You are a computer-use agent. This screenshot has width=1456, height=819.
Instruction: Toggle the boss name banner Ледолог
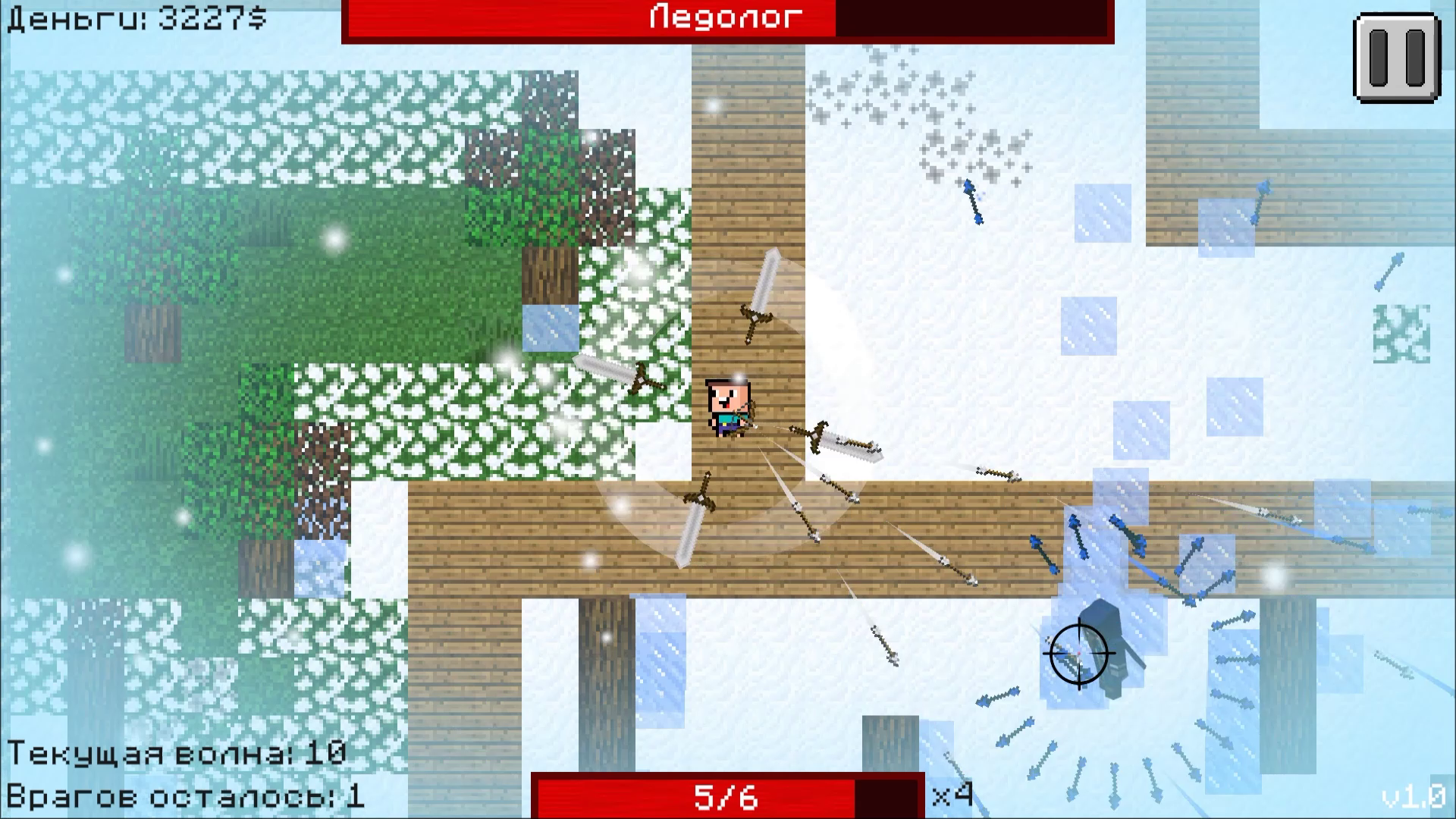[x=723, y=17]
